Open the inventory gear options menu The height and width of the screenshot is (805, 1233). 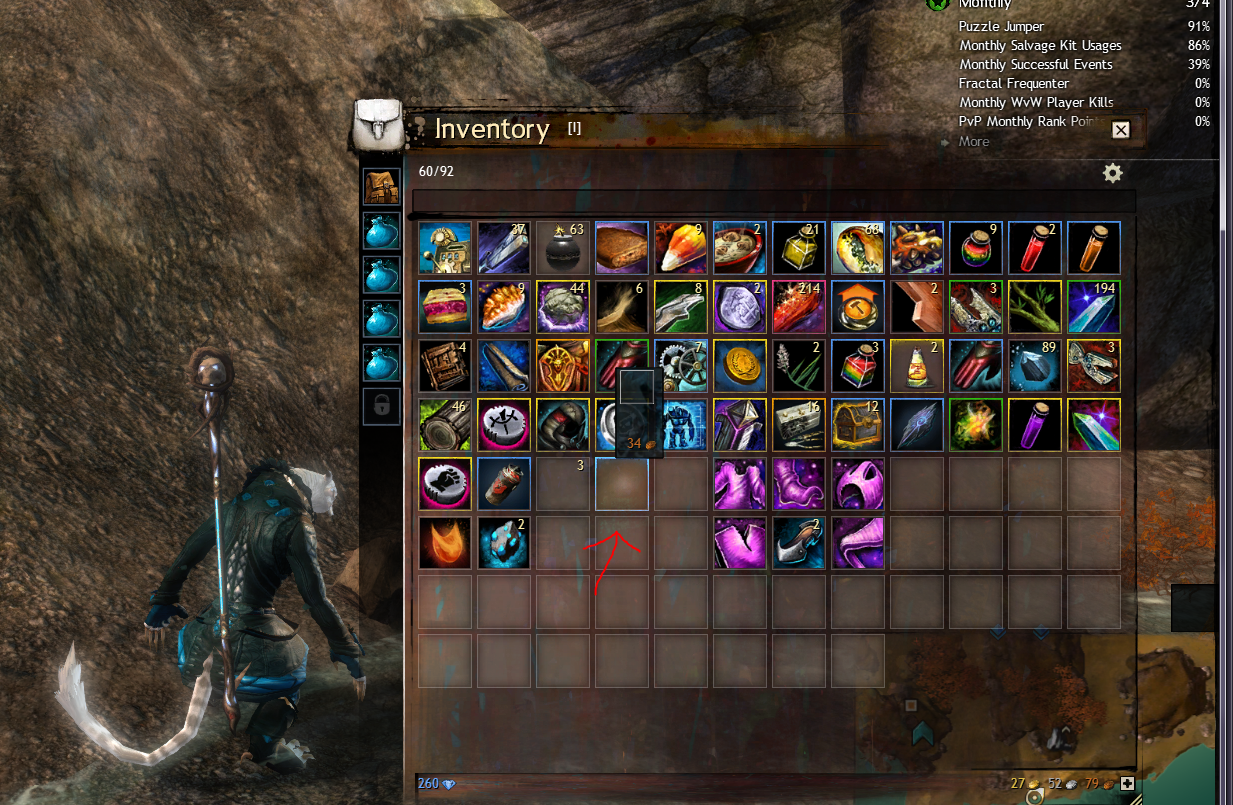(1112, 173)
